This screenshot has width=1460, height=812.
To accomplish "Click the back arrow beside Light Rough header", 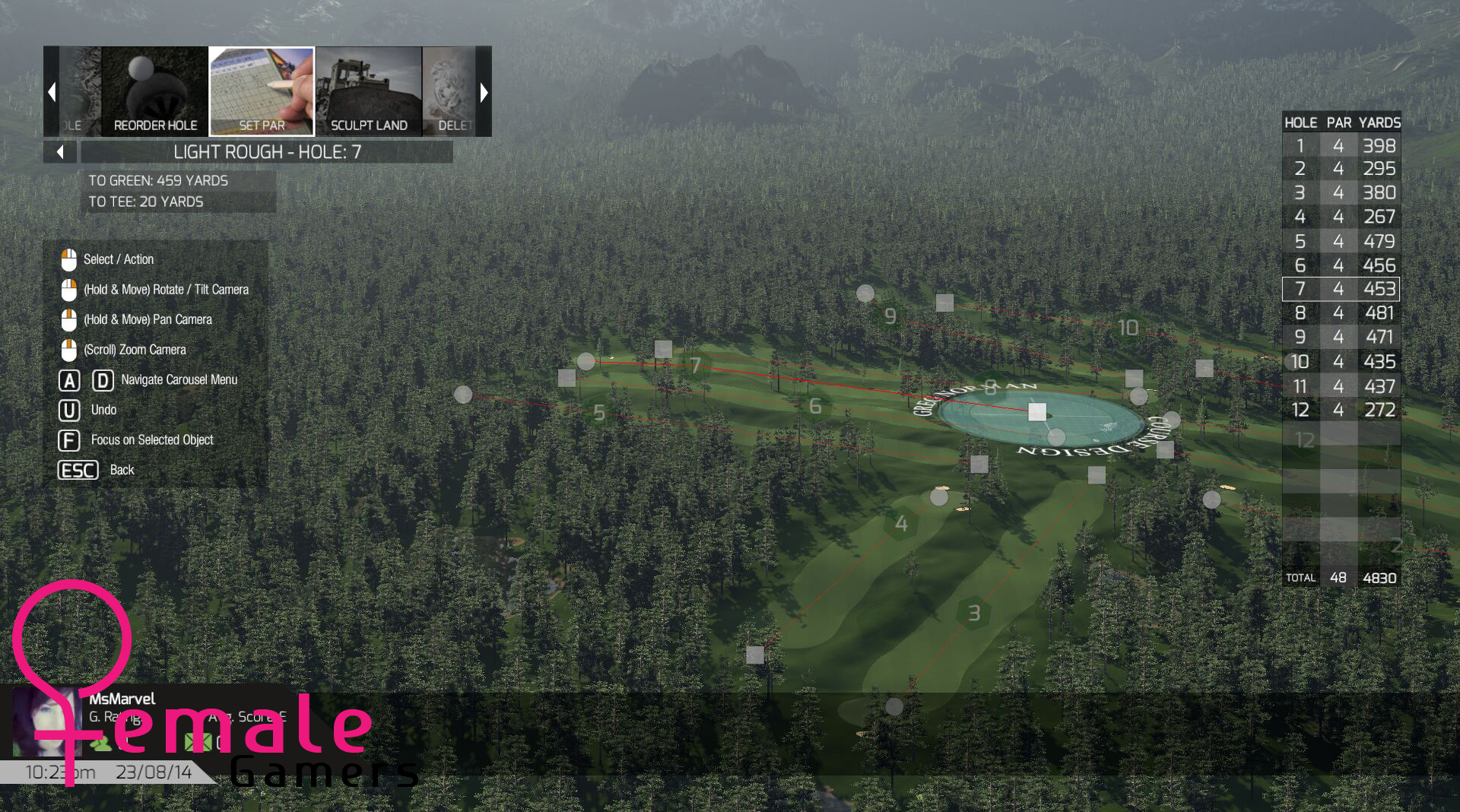I will [x=60, y=152].
